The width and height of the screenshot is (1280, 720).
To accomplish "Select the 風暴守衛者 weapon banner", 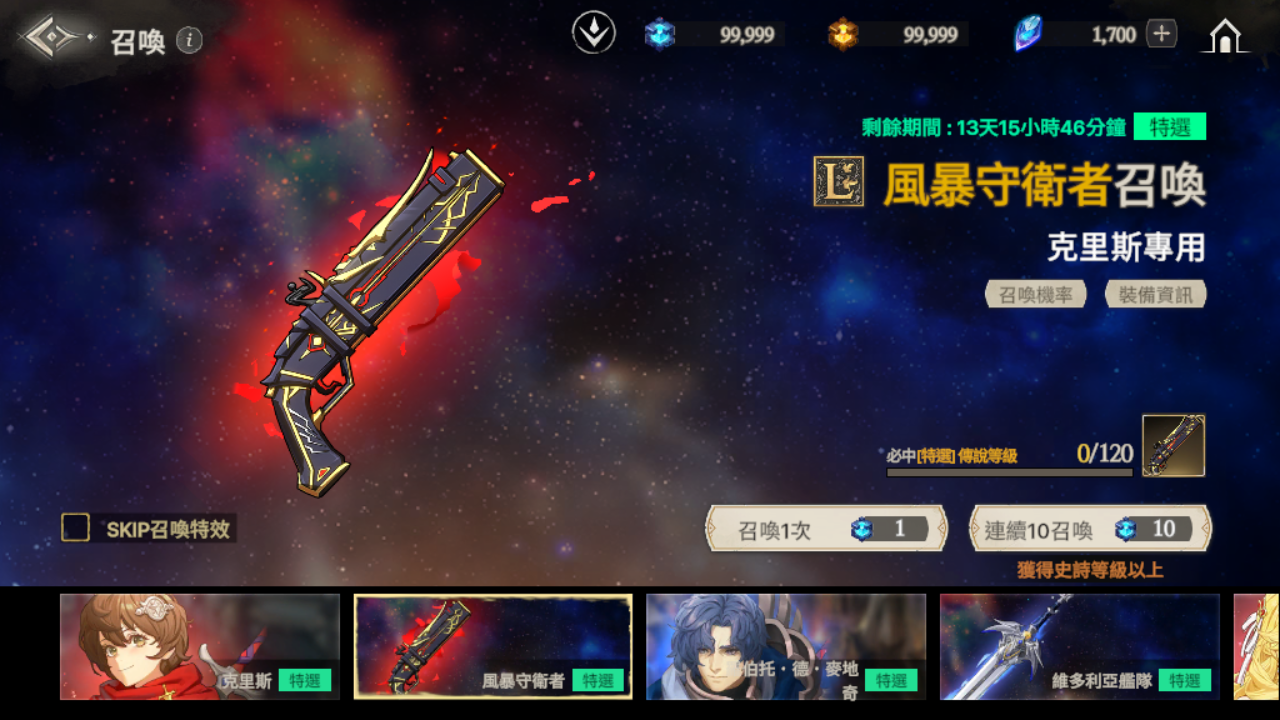I will tap(493, 646).
